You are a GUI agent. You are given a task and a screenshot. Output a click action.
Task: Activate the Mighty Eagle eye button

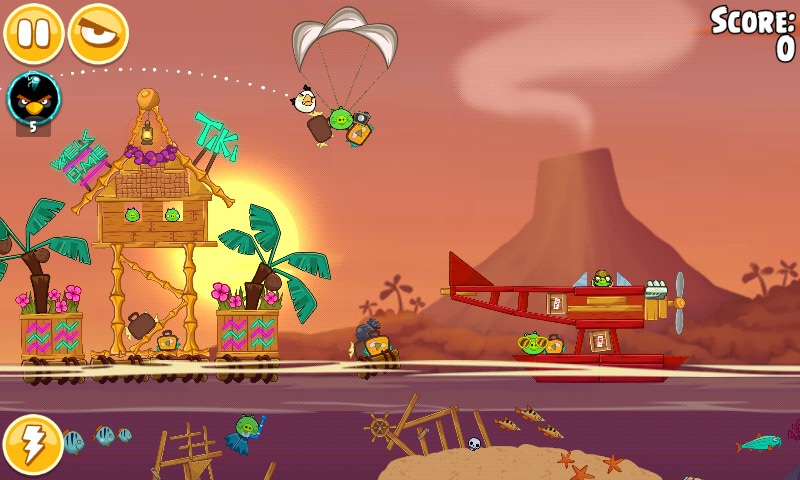98,33
